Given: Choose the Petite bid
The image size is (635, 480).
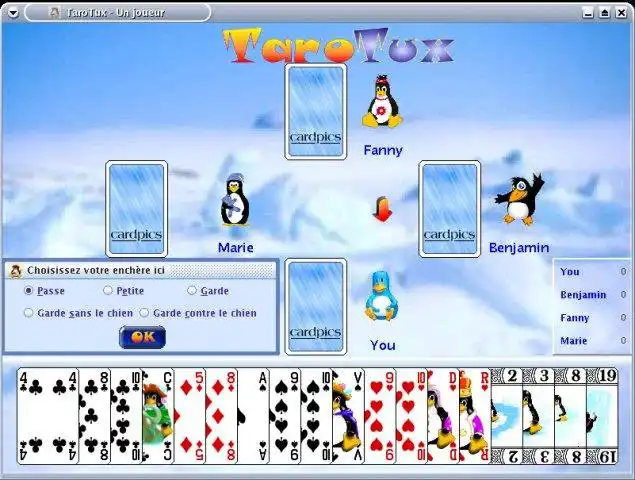Looking at the screenshot, I should pos(108,291).
